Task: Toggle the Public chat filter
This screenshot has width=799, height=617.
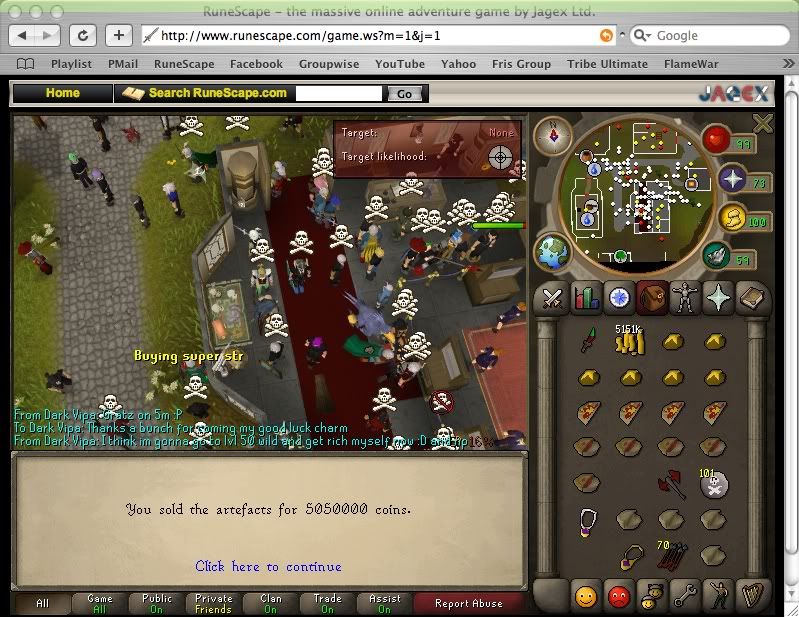Action: tap(156, 603)
